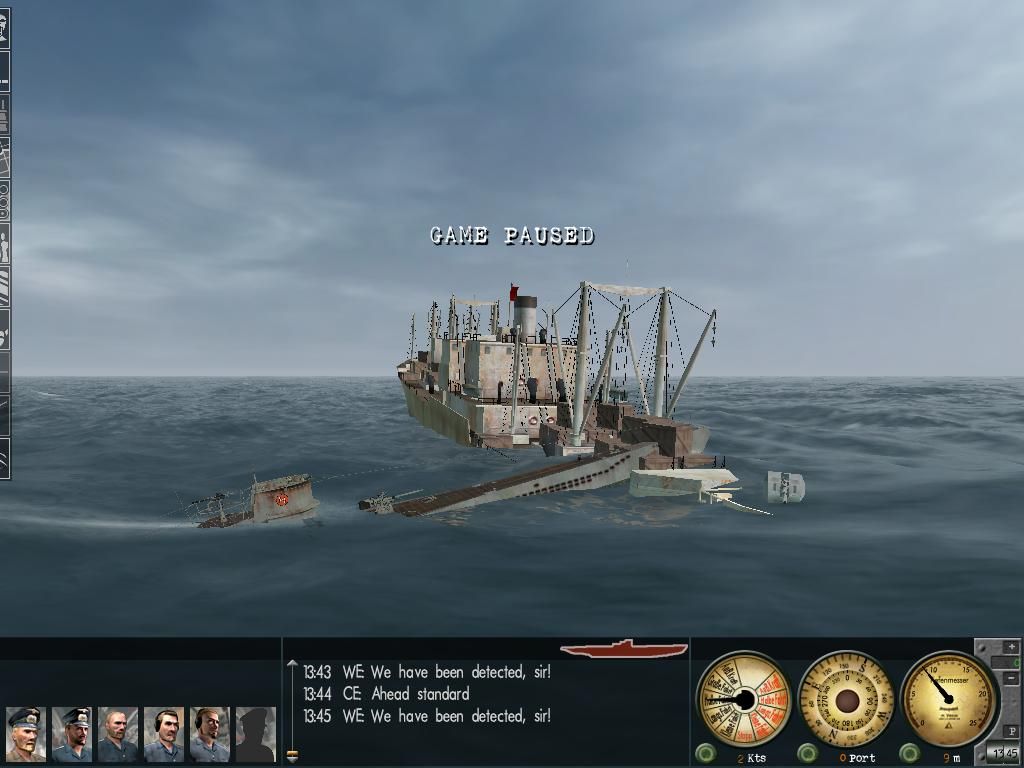
Task: Click the P pause button
Action: [1012, 731]
